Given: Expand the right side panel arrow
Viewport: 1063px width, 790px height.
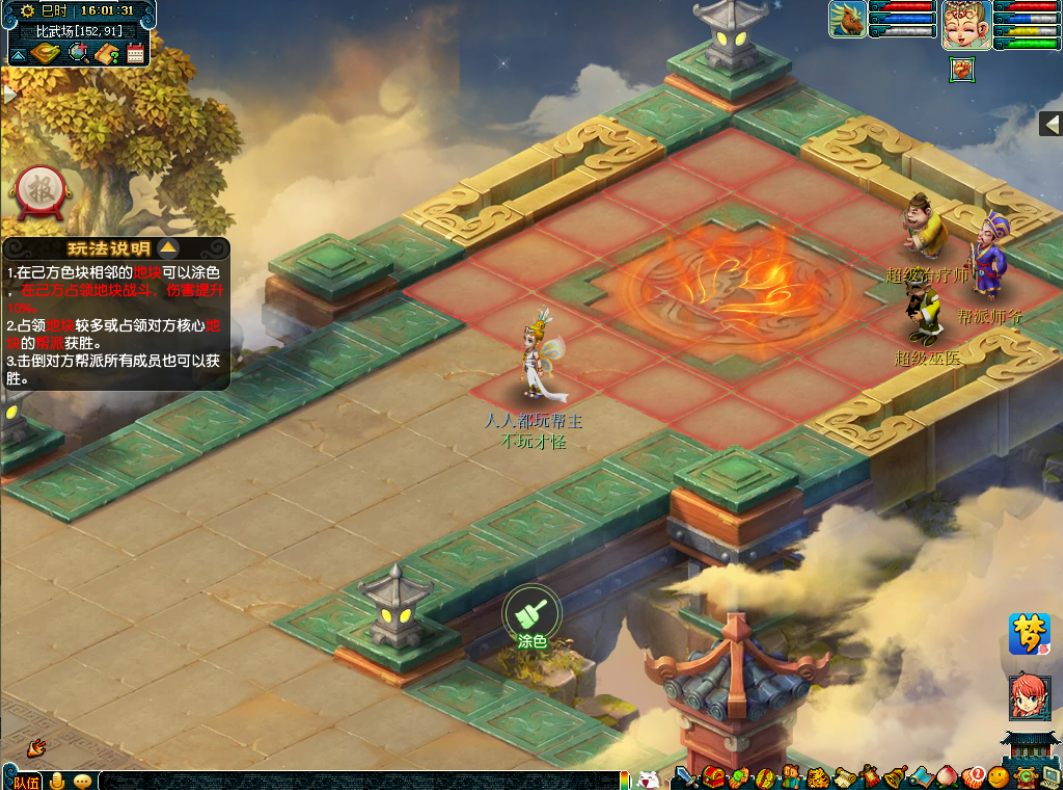Looking at the screenshot, I should [x=1050, y=123].
